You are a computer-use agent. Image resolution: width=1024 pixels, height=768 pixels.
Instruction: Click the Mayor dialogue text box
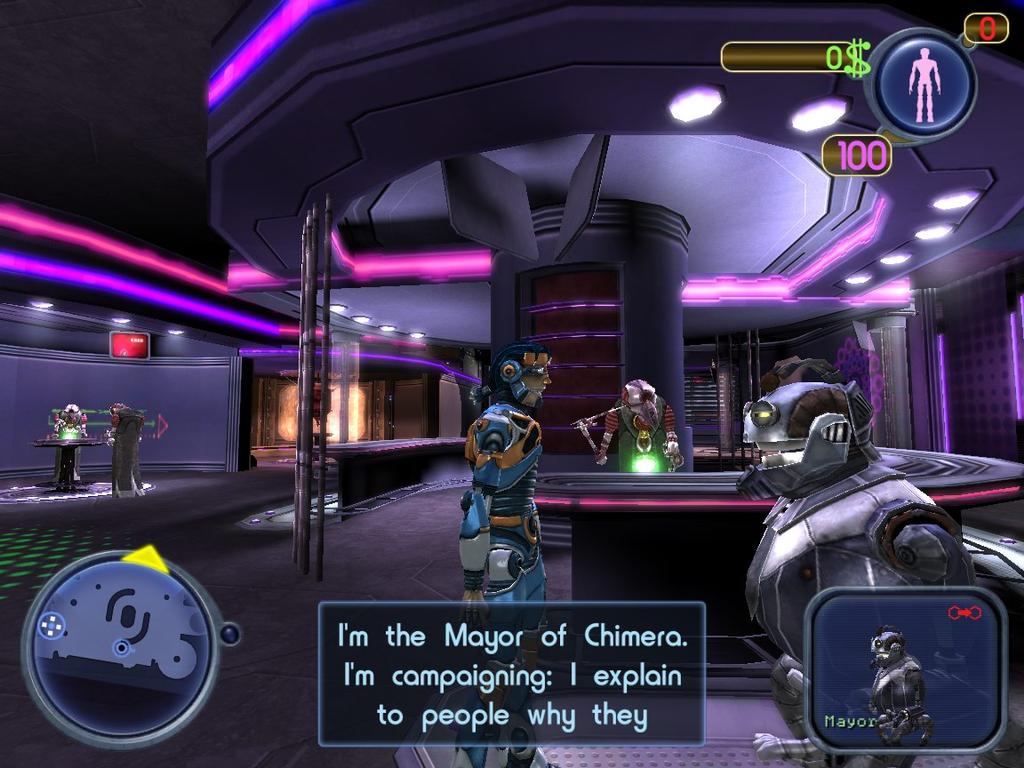[511, 674]
